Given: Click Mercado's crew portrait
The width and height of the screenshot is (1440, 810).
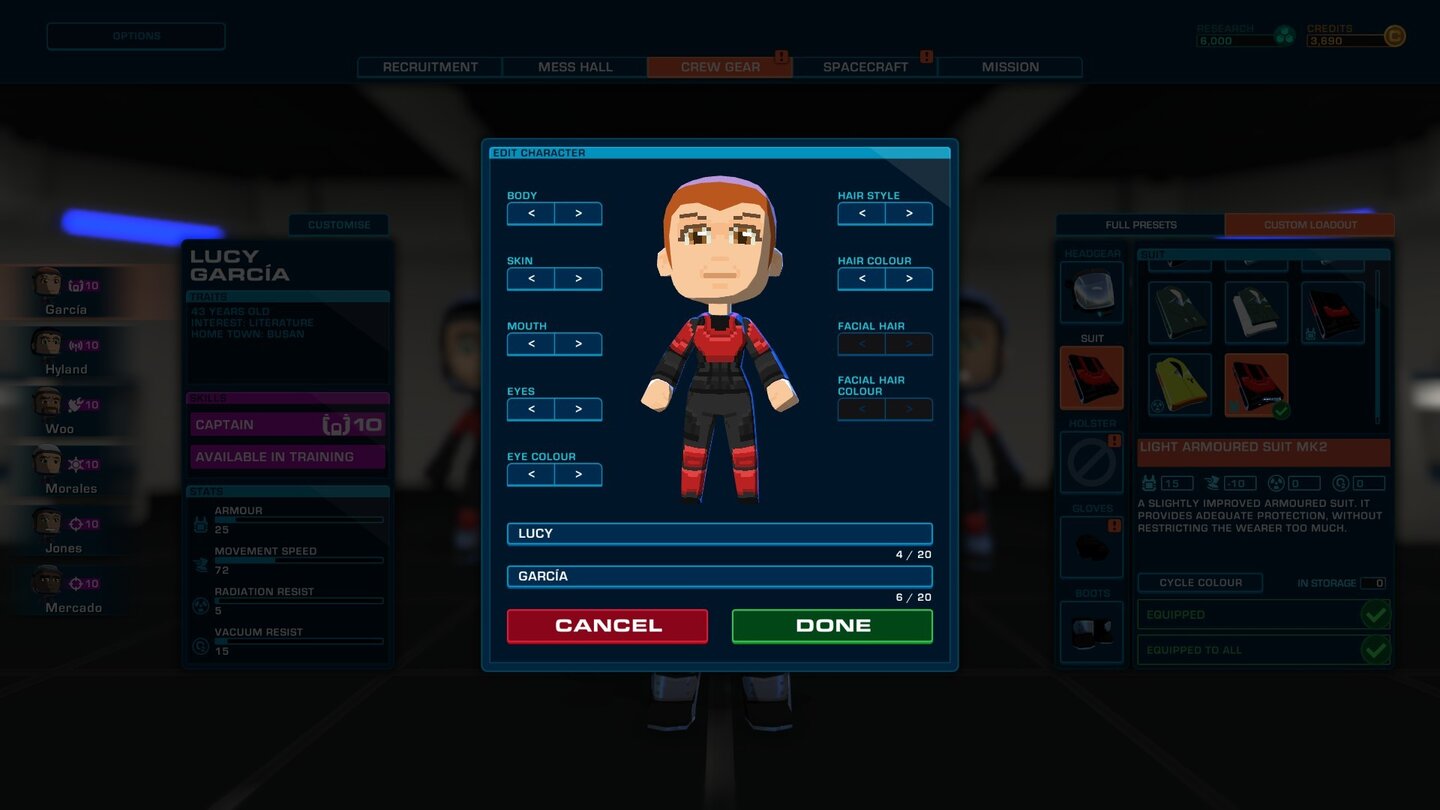Looking at the screenshot, I should coord(48,582).
